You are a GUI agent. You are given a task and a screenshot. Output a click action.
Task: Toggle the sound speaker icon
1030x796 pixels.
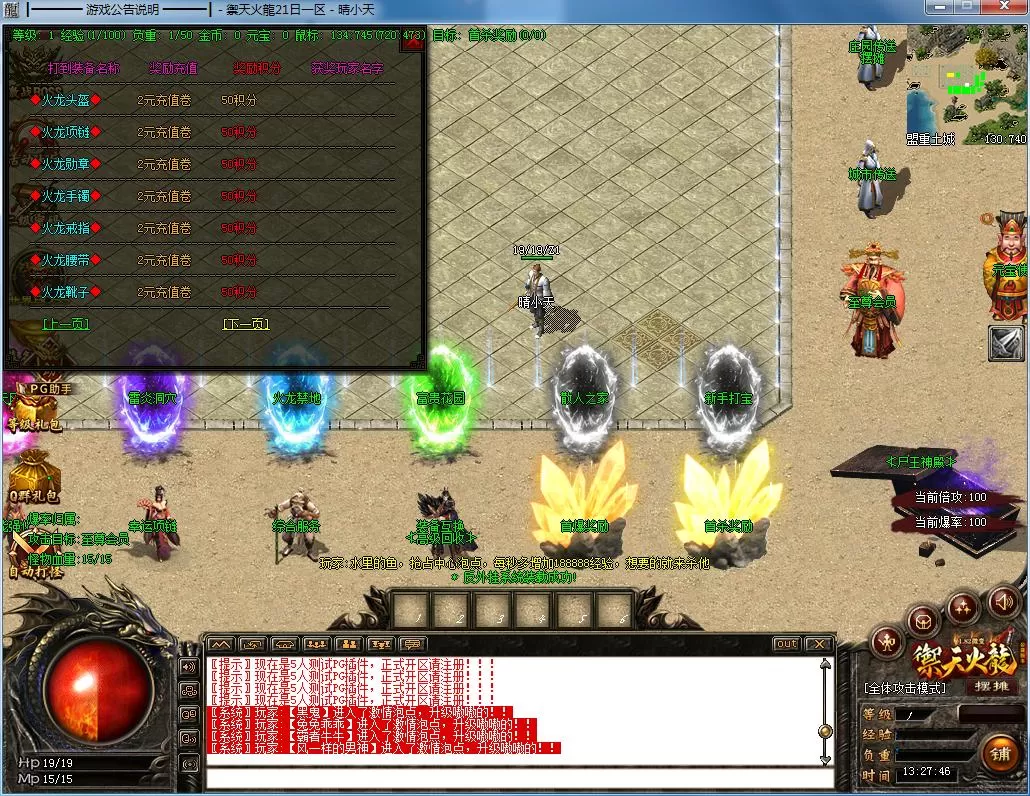tap(1002, 601)
